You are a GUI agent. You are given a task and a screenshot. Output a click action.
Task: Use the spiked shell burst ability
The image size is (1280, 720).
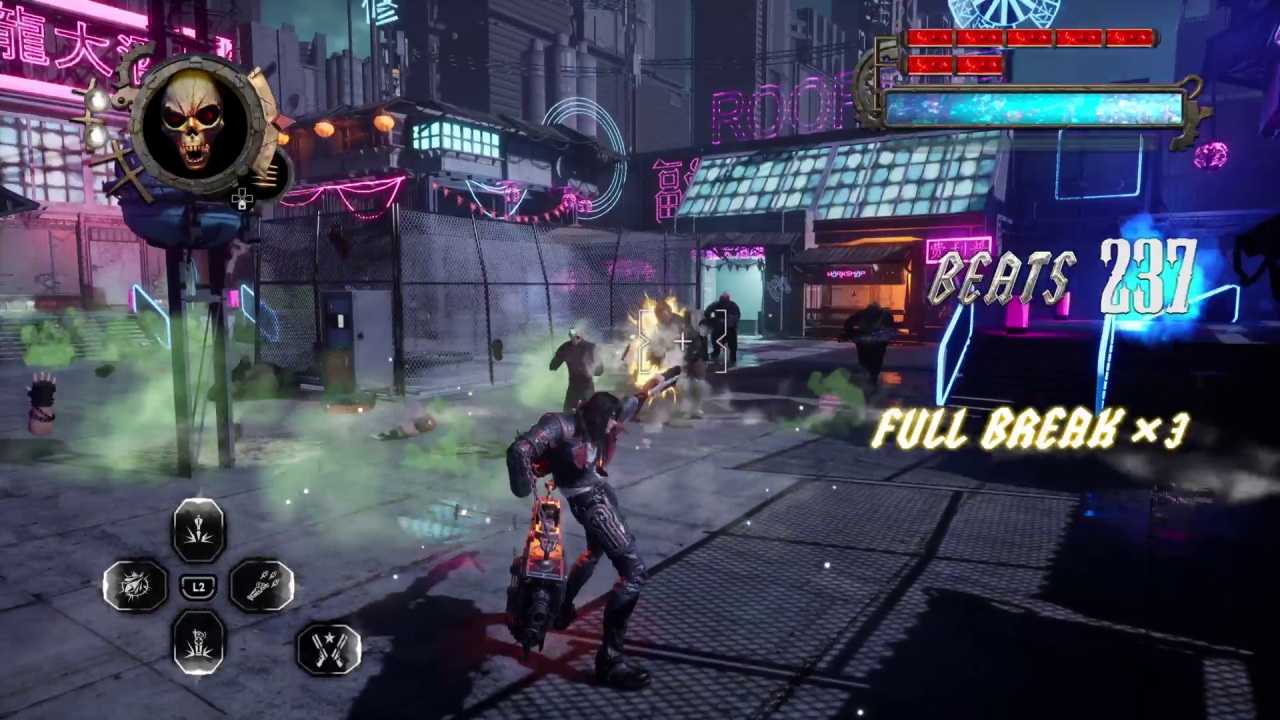tap(136, 586)
